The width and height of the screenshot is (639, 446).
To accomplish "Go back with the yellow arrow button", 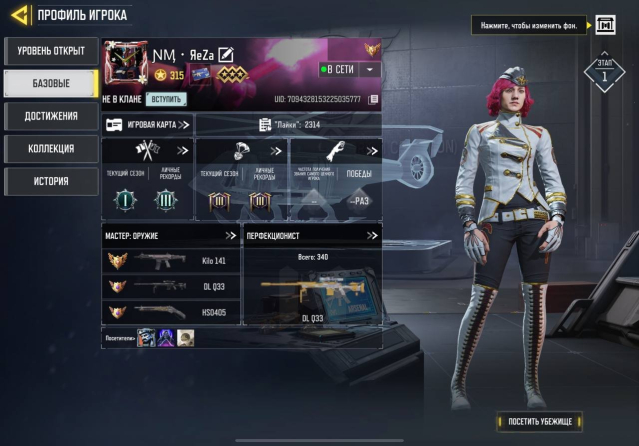I will pos(17,16).
